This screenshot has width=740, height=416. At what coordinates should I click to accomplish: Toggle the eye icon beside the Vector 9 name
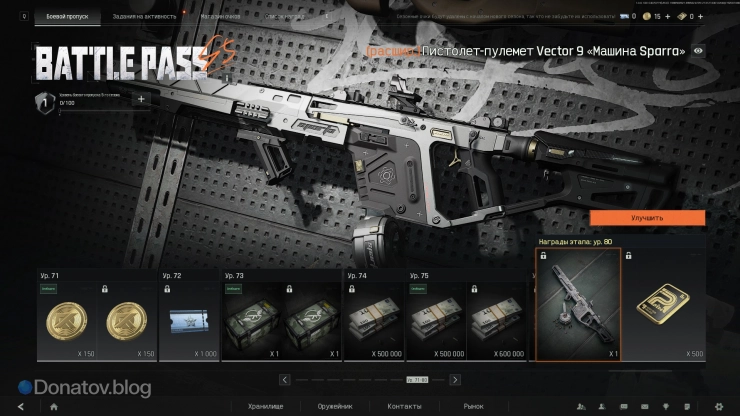(698, 50)
